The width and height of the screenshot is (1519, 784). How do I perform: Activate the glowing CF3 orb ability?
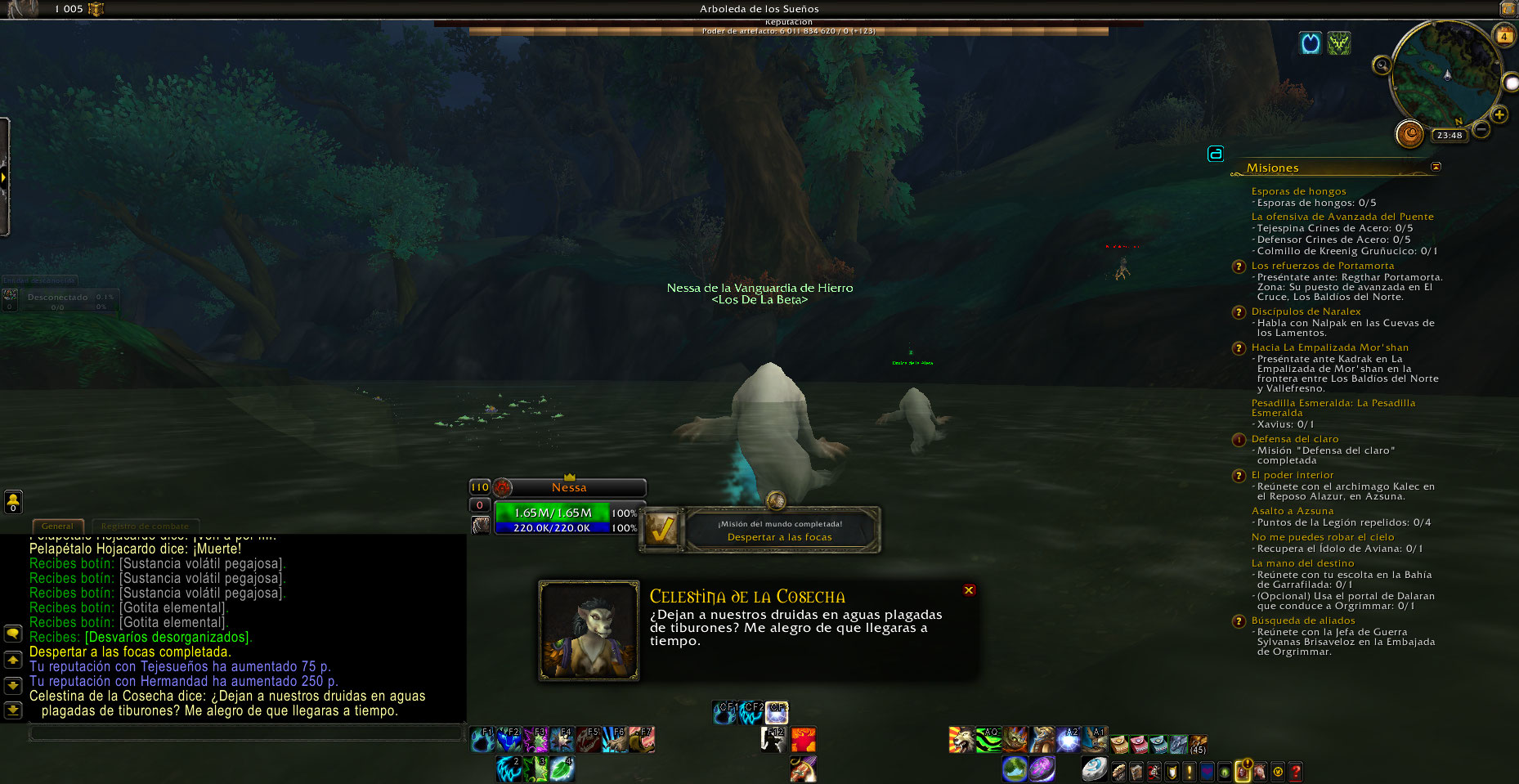tap(777, 712)
